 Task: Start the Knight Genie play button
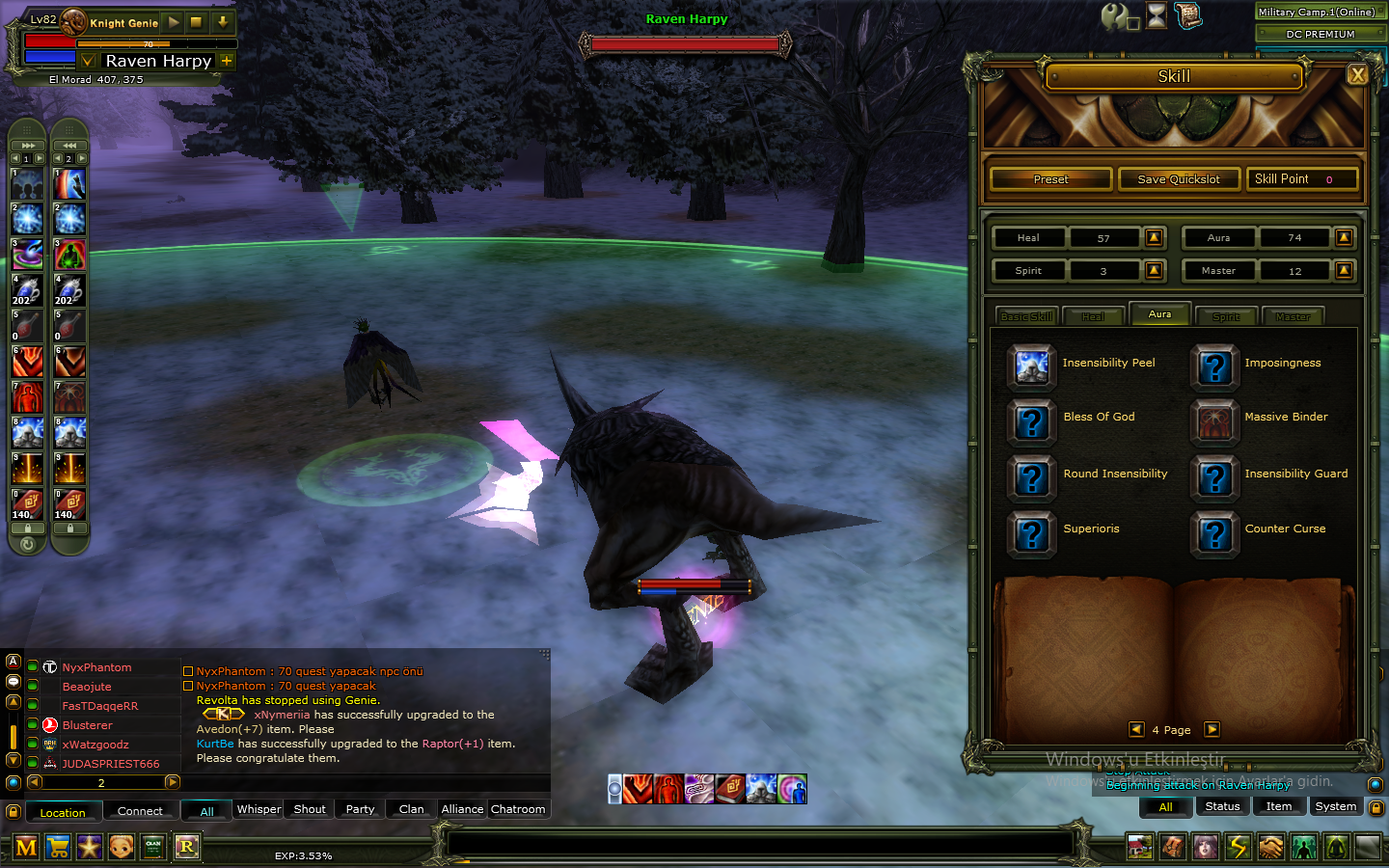click(x=174, y=21)
